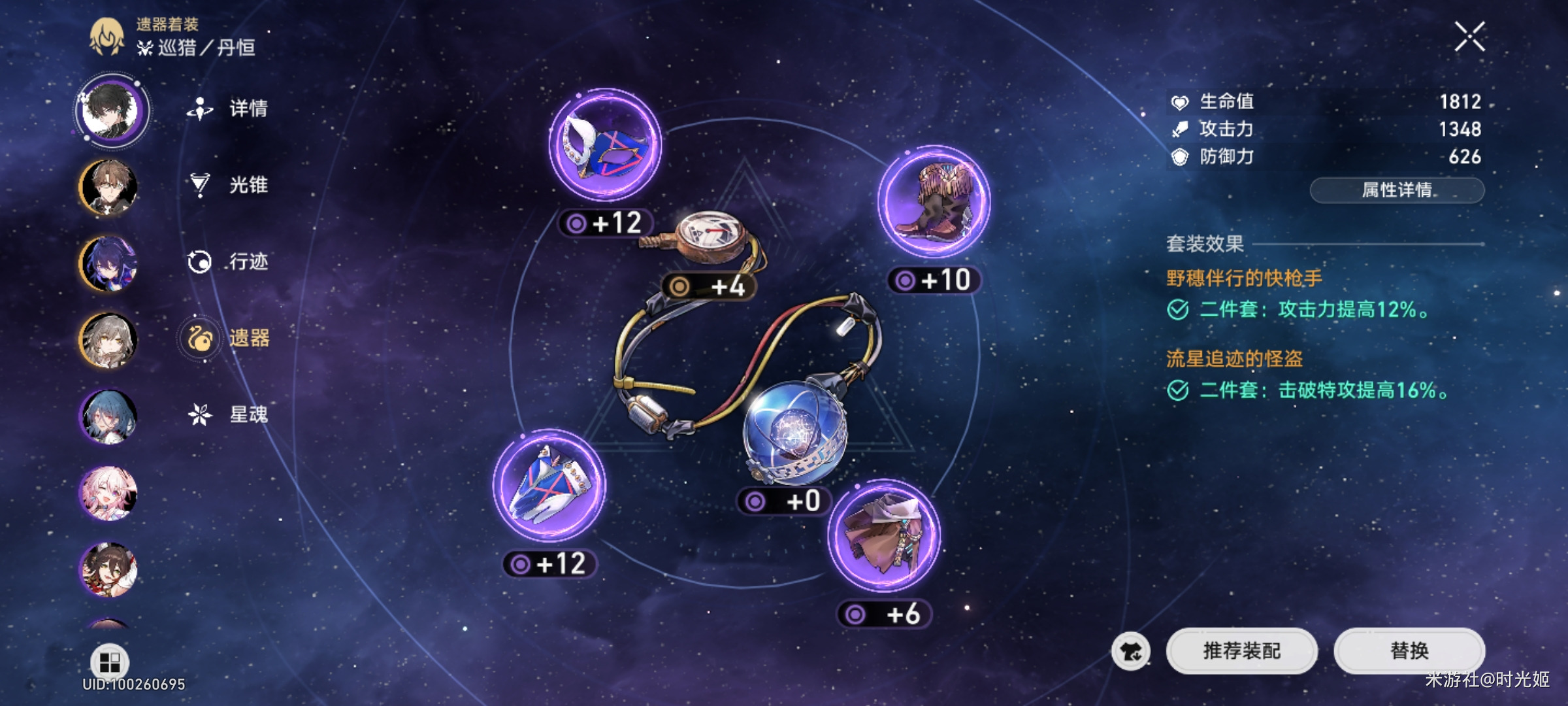
Task: Select the brown cloak body relic slot
Action: (884, 535)
